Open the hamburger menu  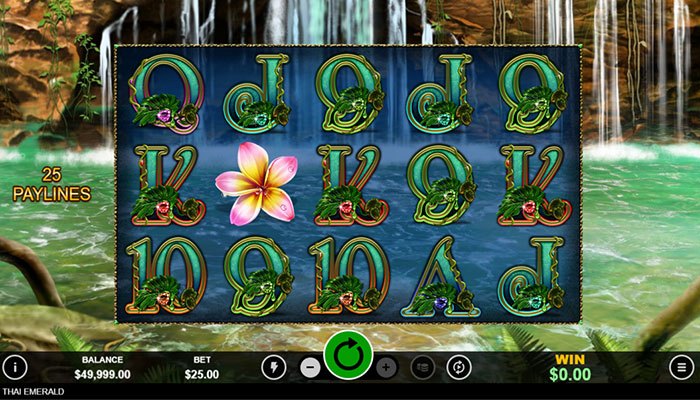click(x=681, y=367)
